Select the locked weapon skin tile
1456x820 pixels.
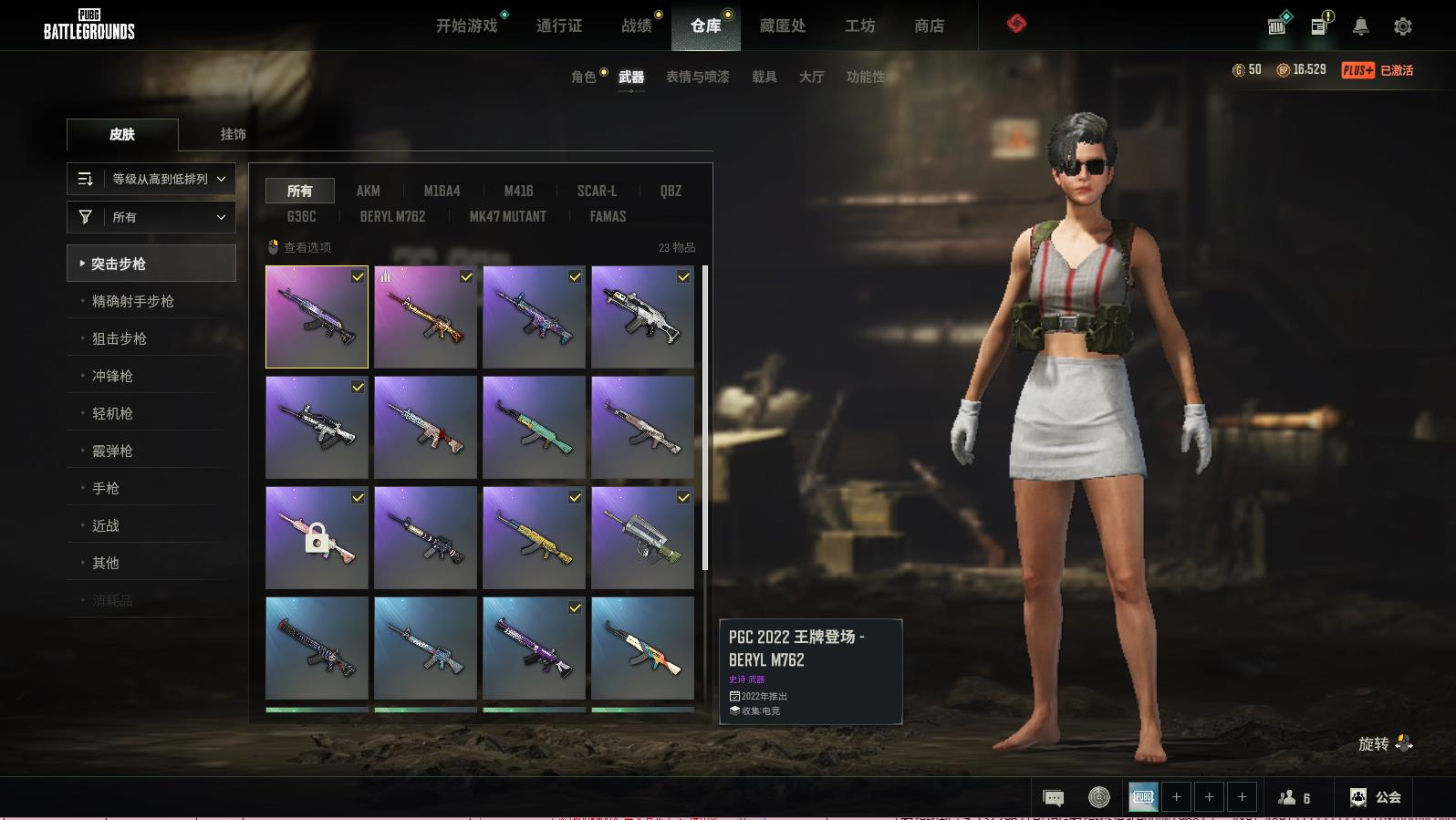pos(317,537)
